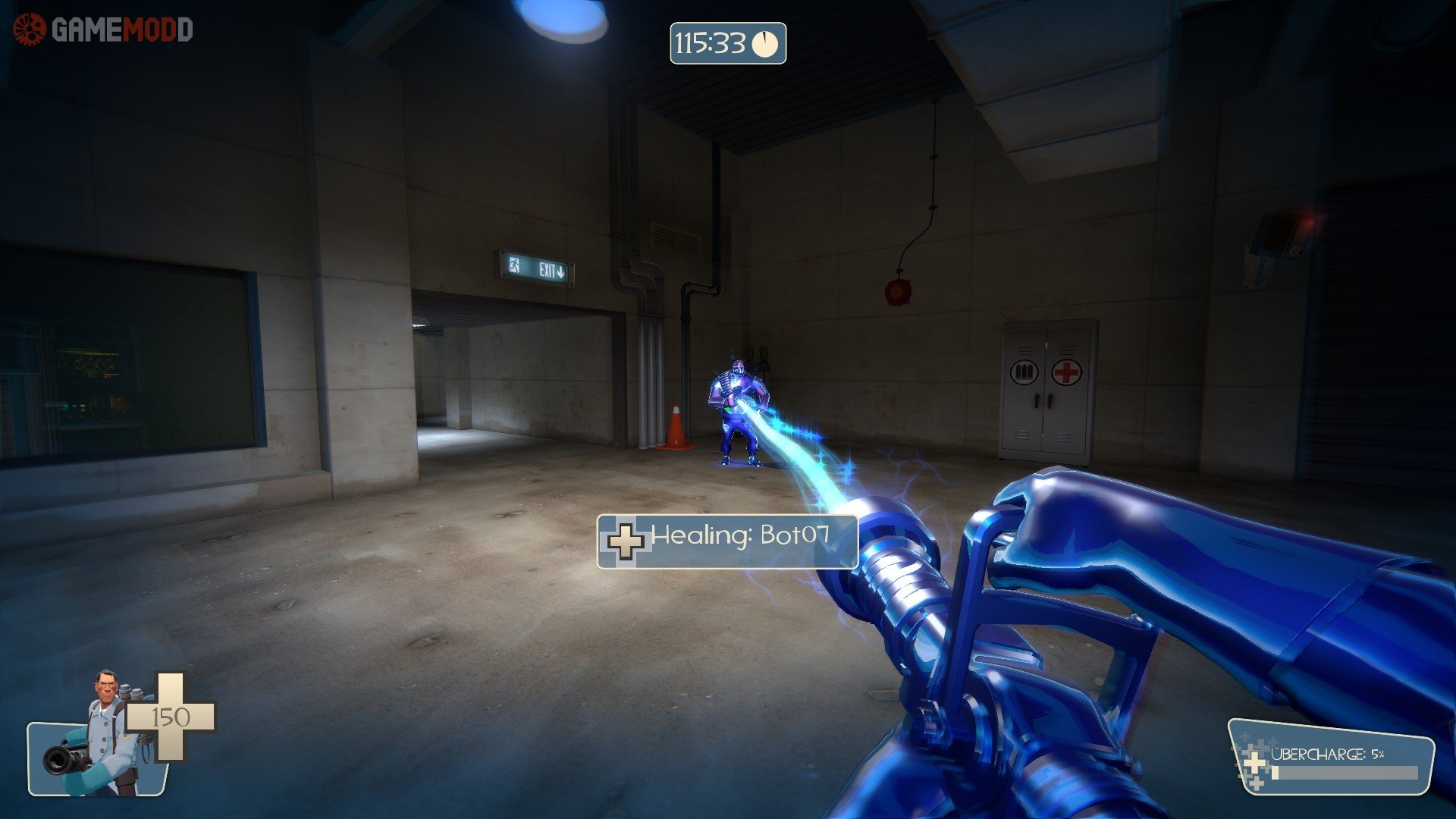Open the GameModd watermark logo
This screenshot has height=819, width=1456.
103,30
